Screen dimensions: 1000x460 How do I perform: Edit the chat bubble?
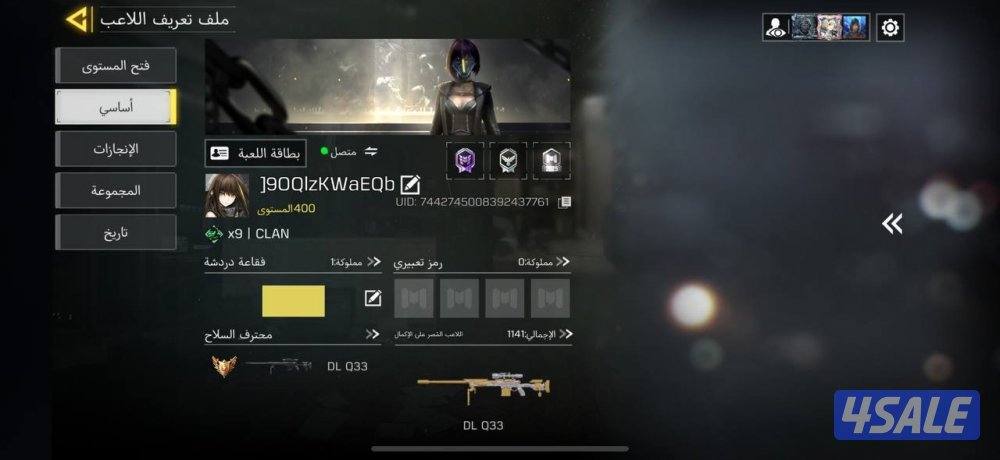pos(373,298)
